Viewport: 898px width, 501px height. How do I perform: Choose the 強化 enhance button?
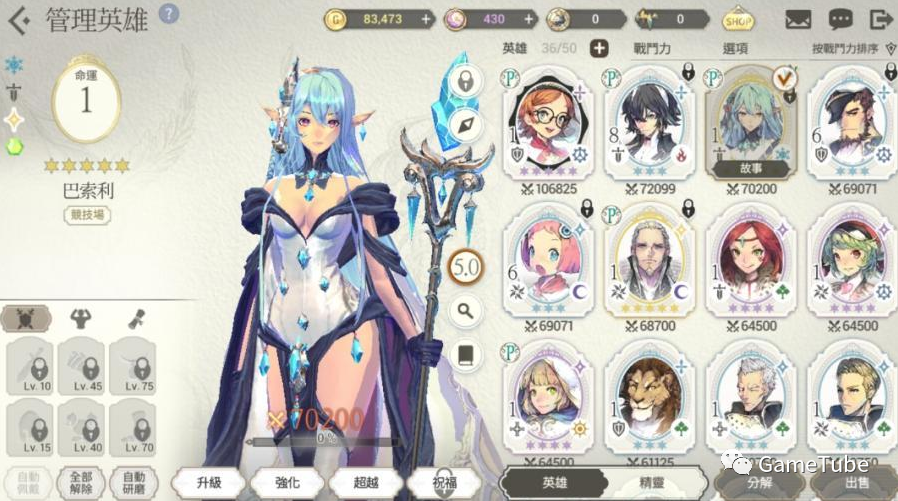(x=285, y=482)
